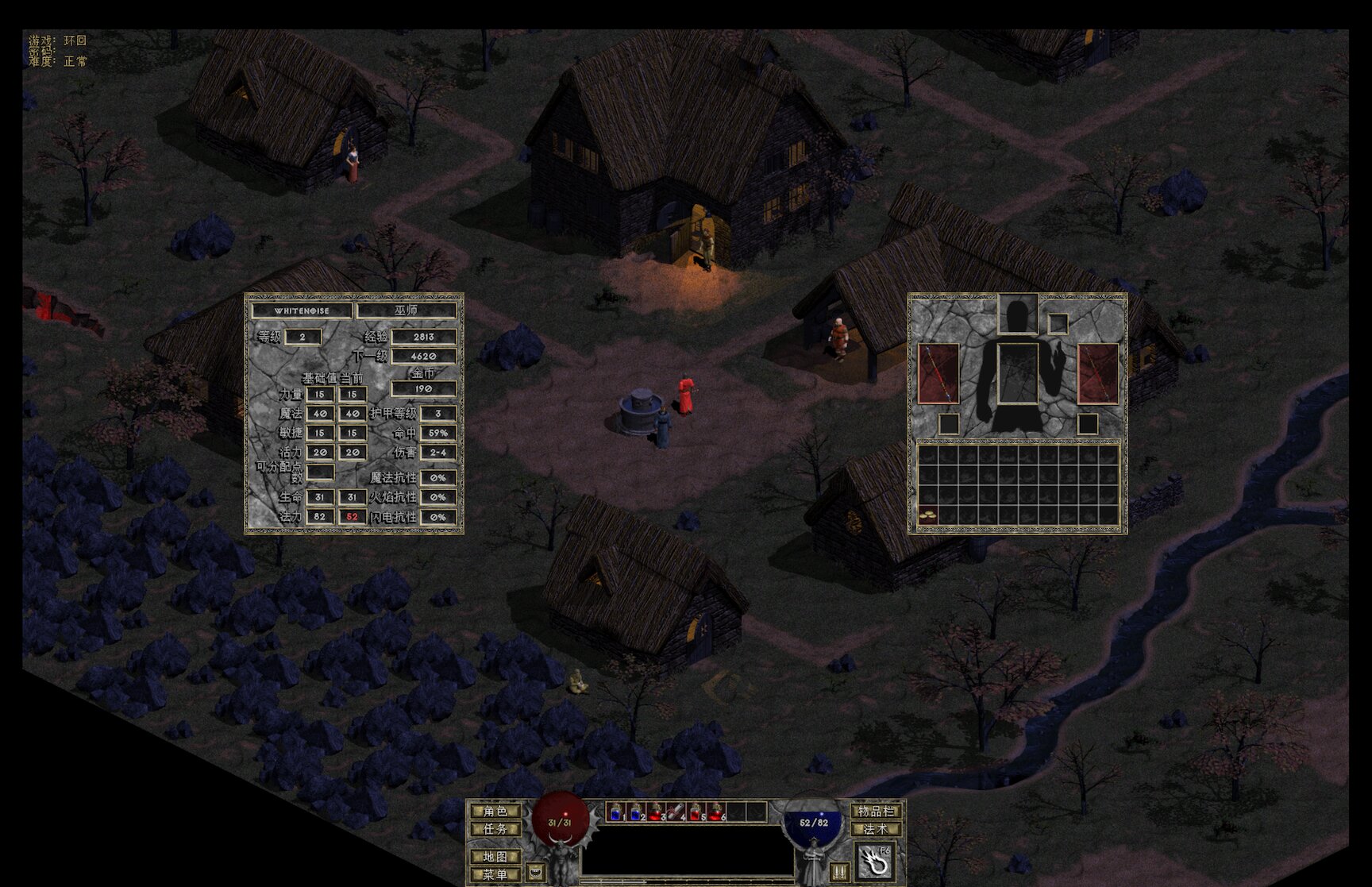
Task: Click the empty helmet equipment slot
Action: tap(1018, 314)
